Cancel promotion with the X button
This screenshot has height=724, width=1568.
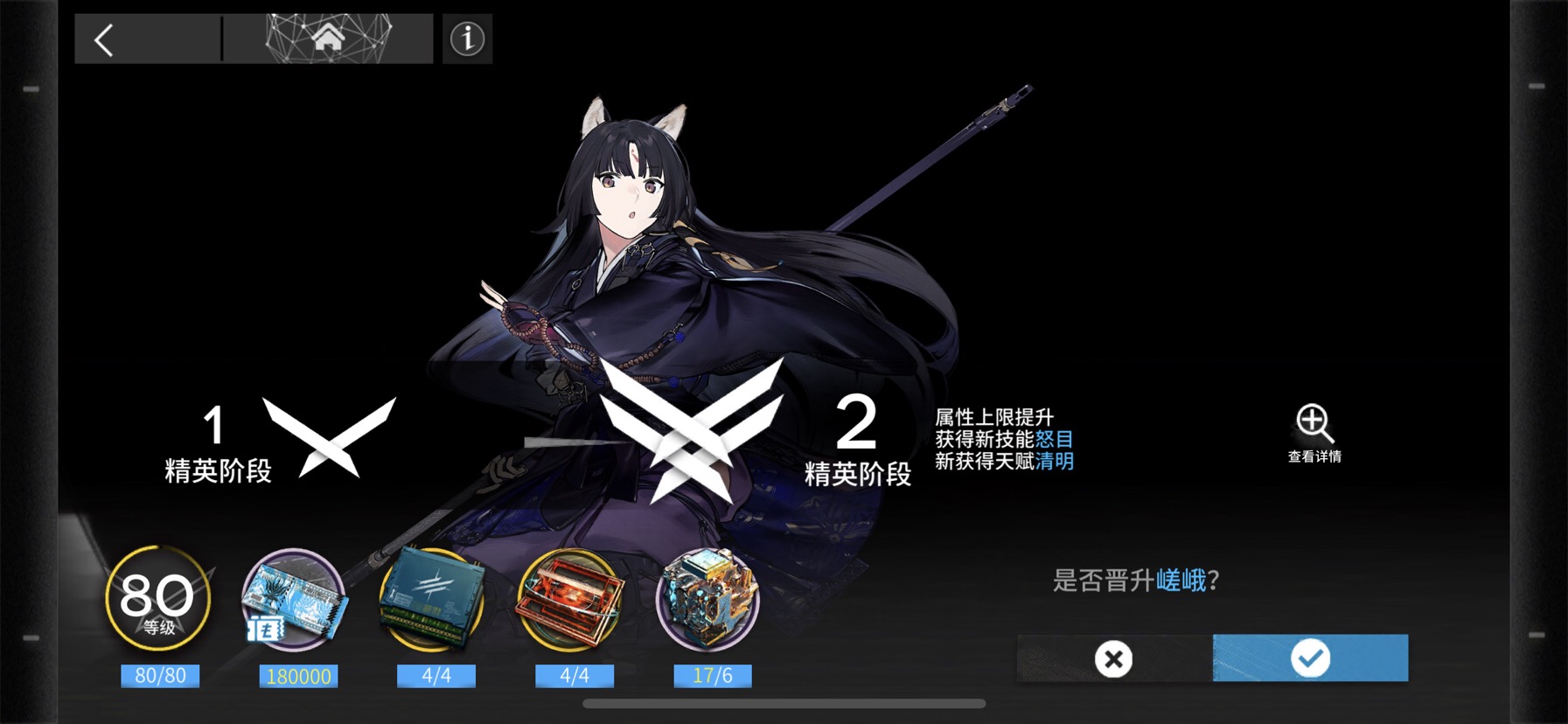(1112, 658)
